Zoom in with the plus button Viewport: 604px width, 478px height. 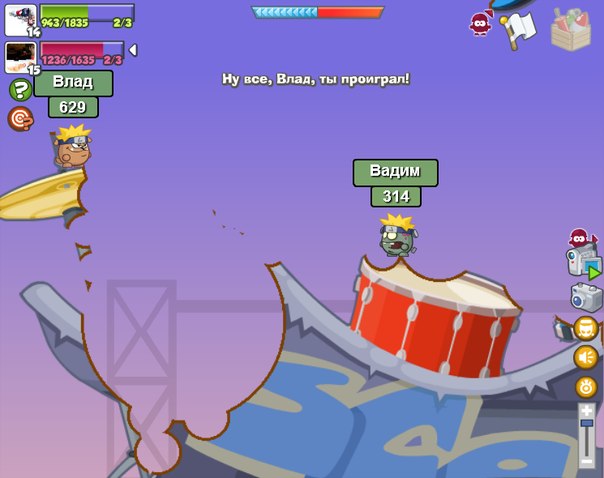[x=587, y=410]
